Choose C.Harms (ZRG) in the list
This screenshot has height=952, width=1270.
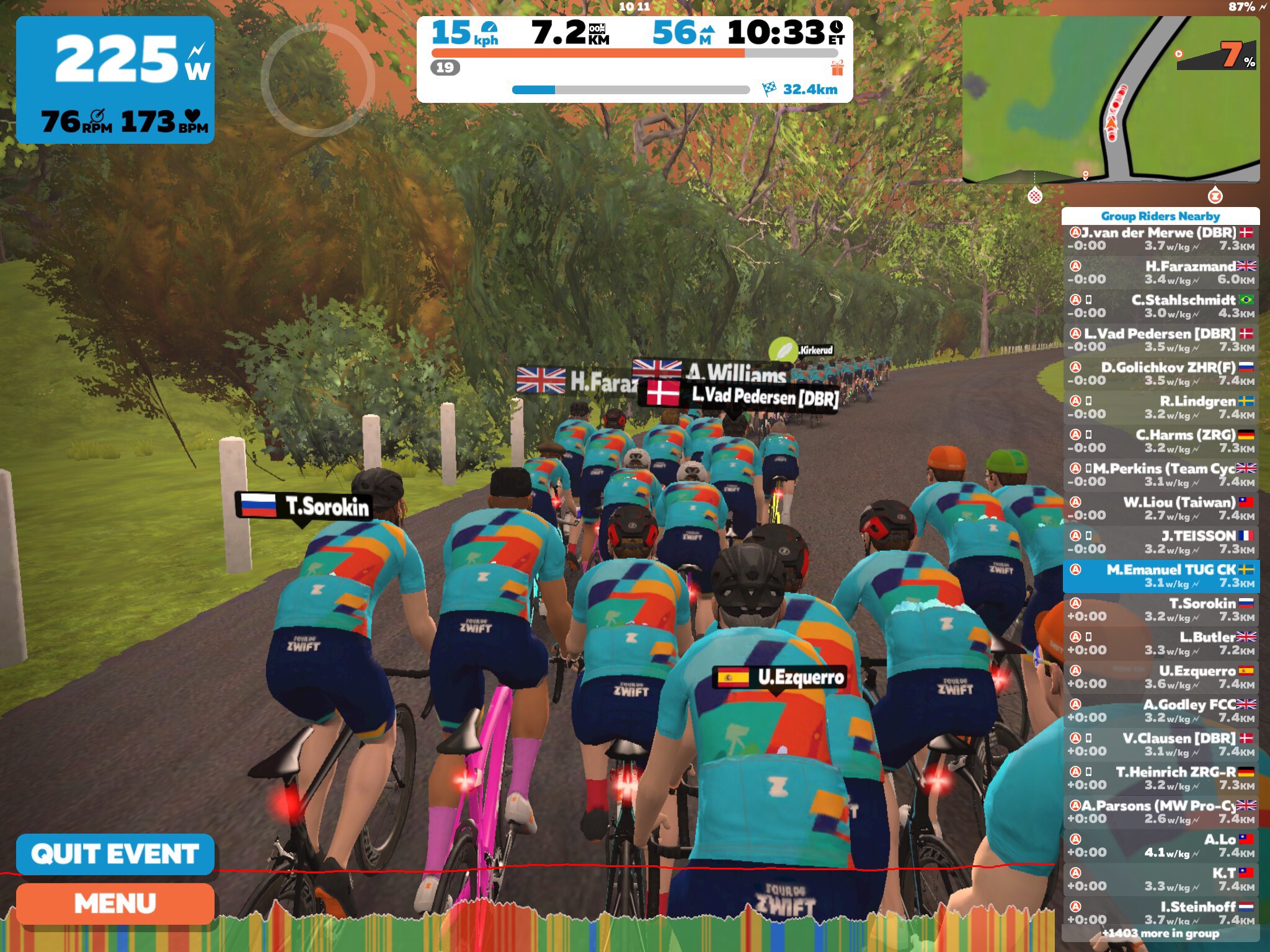(1161, 441)
